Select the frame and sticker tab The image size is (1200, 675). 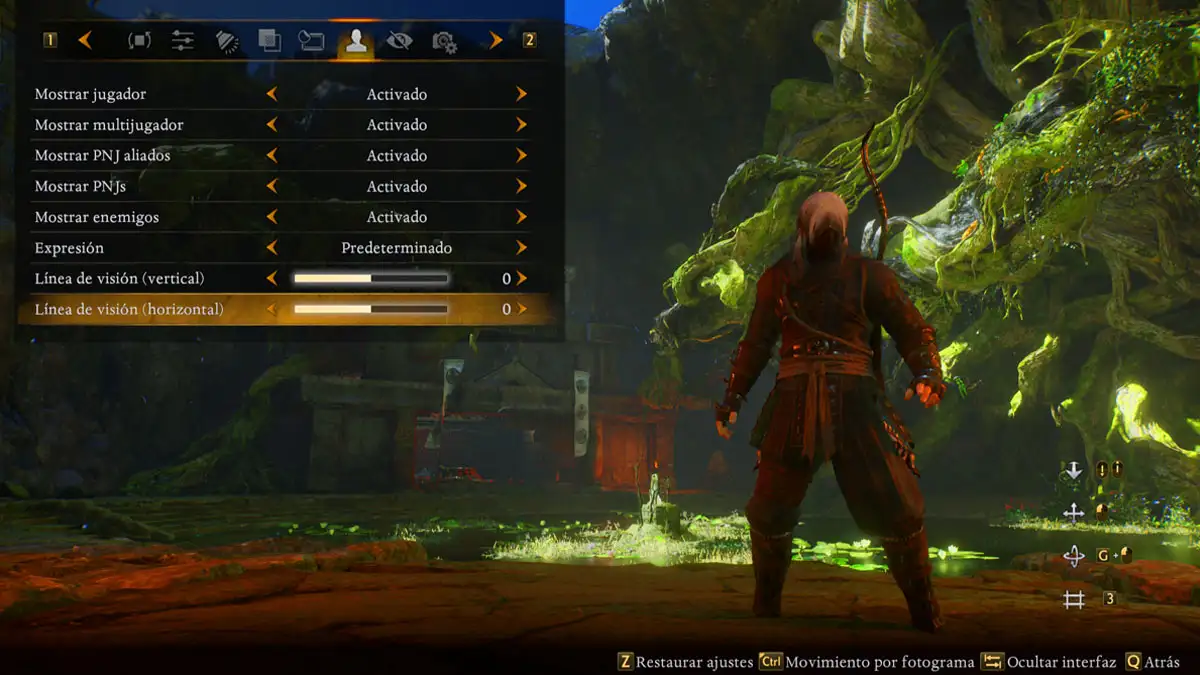click(312, 41)
